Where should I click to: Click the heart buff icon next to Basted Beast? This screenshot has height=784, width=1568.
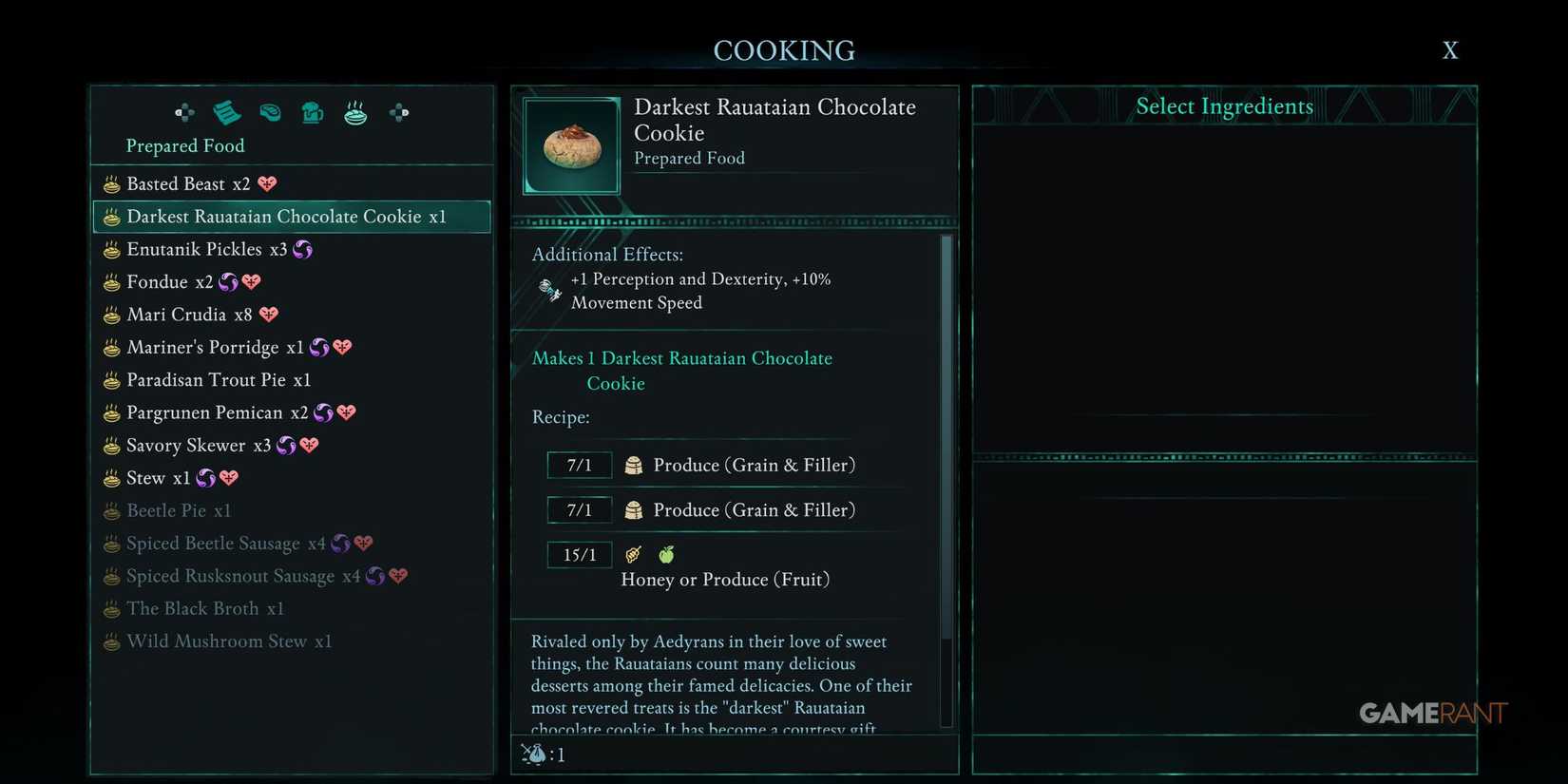(x=266, y=183)
